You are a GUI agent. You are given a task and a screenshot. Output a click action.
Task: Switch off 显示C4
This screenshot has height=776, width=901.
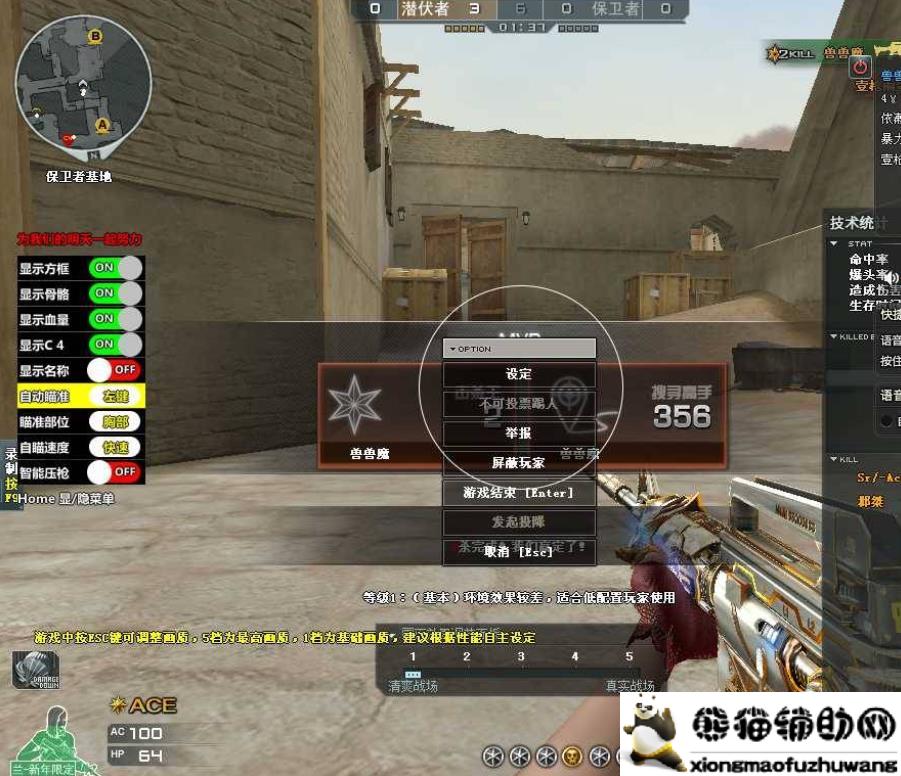click(115, 344)
